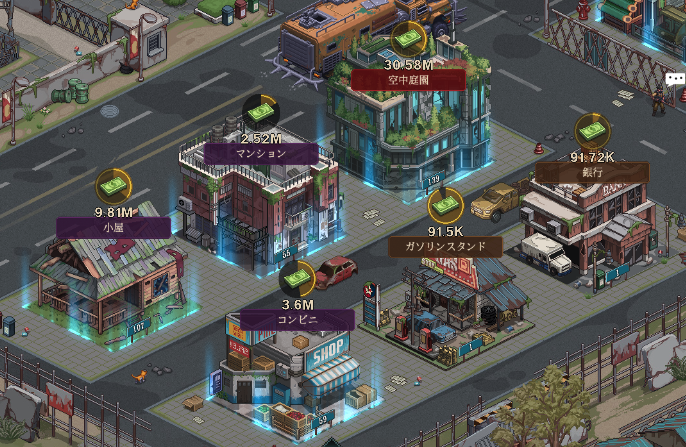Choose the red 空中庭園 label
This screenshot has width=686, height=447.
click(x=408, y=80)
